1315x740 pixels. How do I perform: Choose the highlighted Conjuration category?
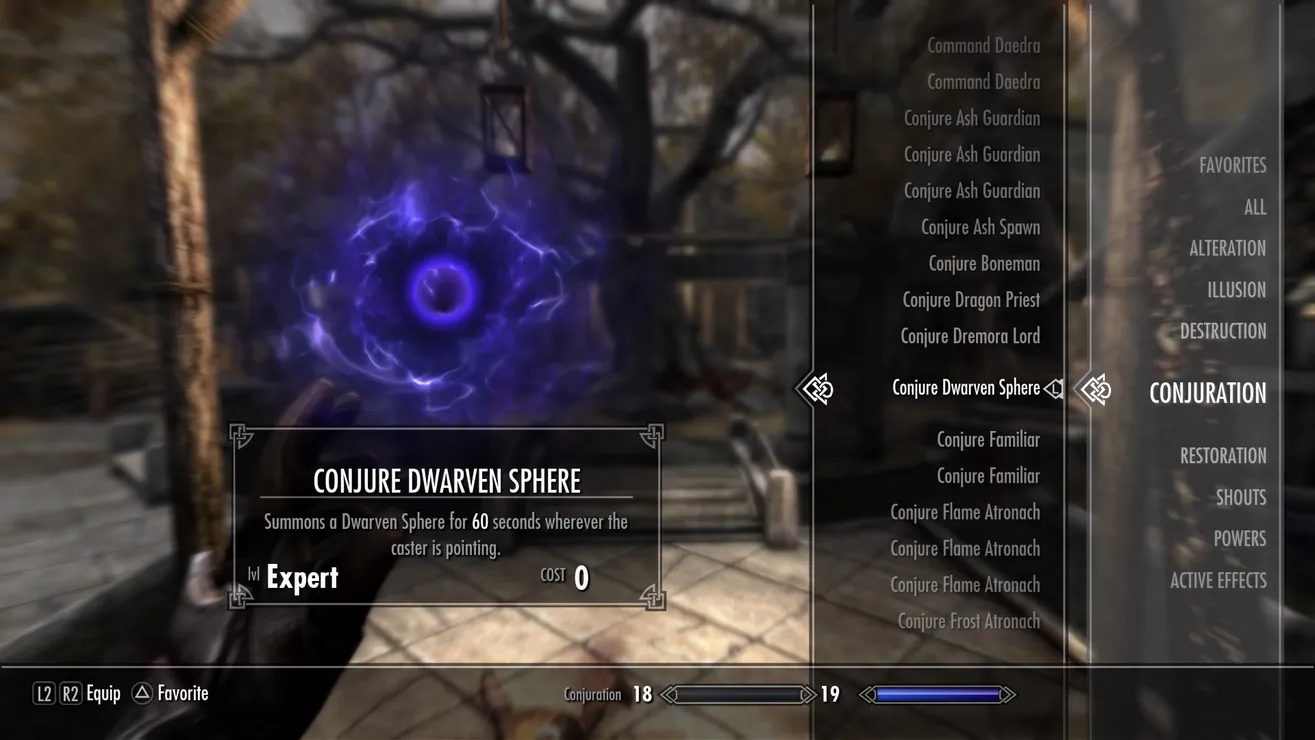click(1207, 393)
